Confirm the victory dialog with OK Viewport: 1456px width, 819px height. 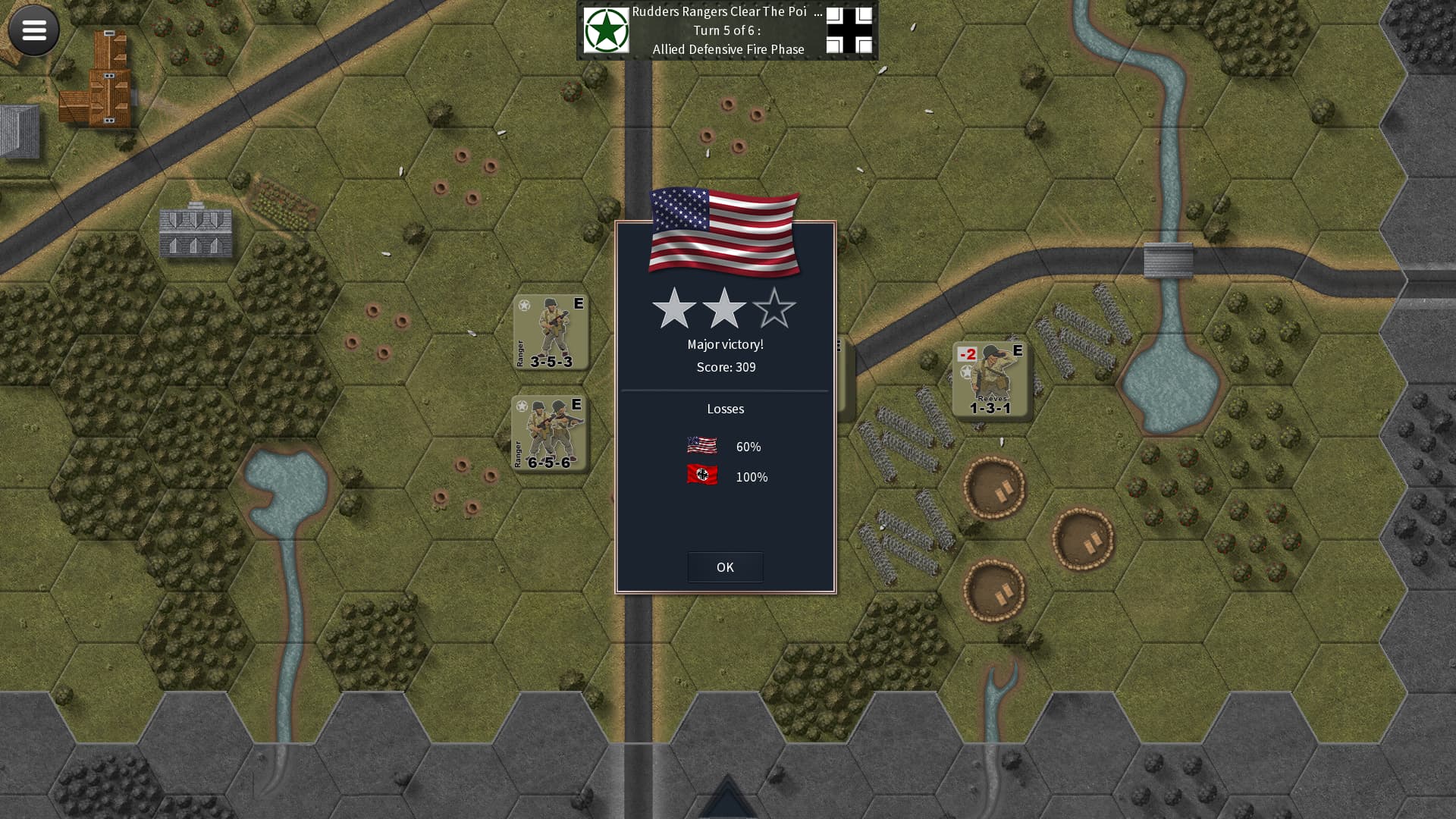pyautogui.click(x=725, y=566)
